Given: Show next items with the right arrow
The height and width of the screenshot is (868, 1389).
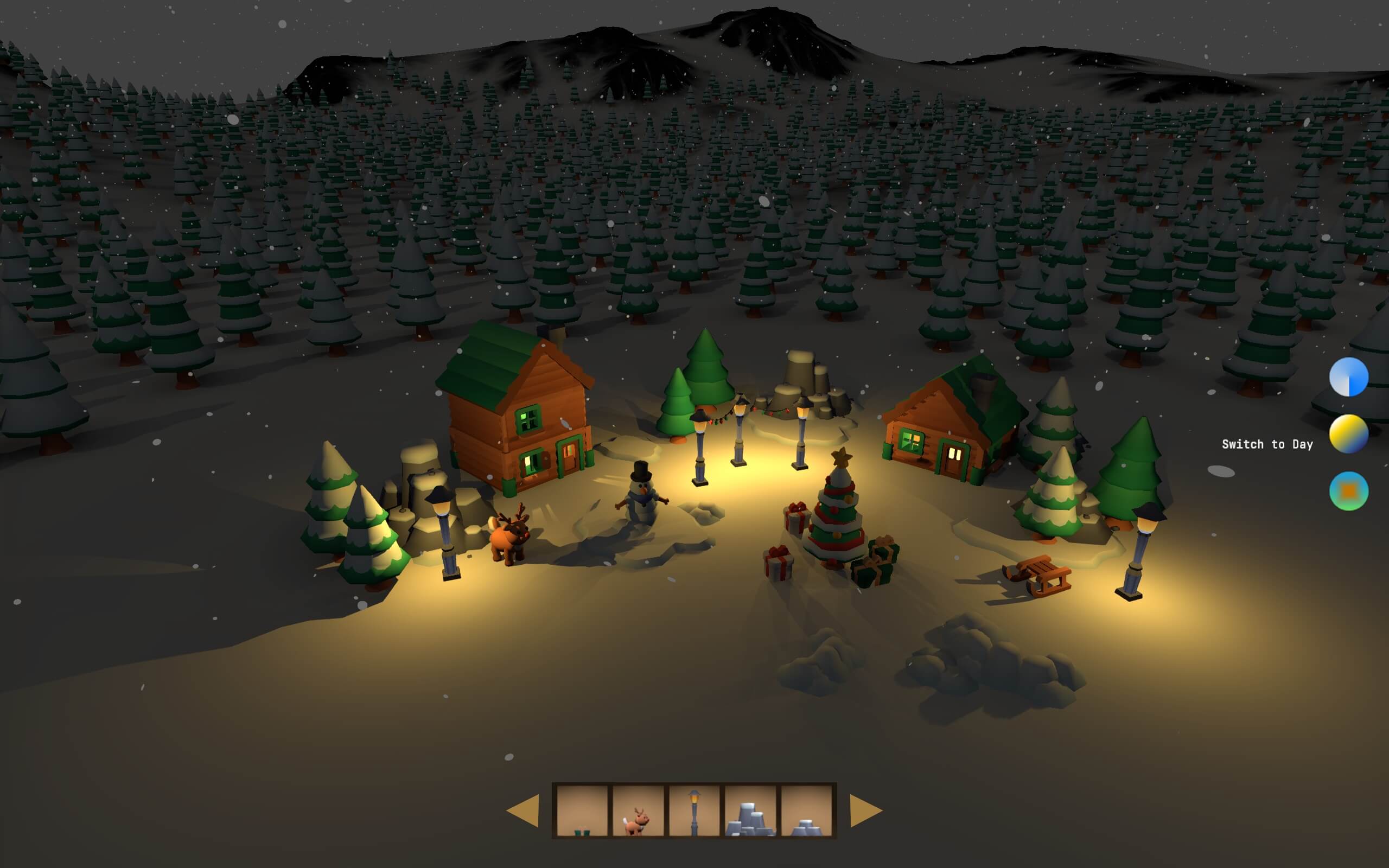Looking at the screenshot, I should pos(865,810).
